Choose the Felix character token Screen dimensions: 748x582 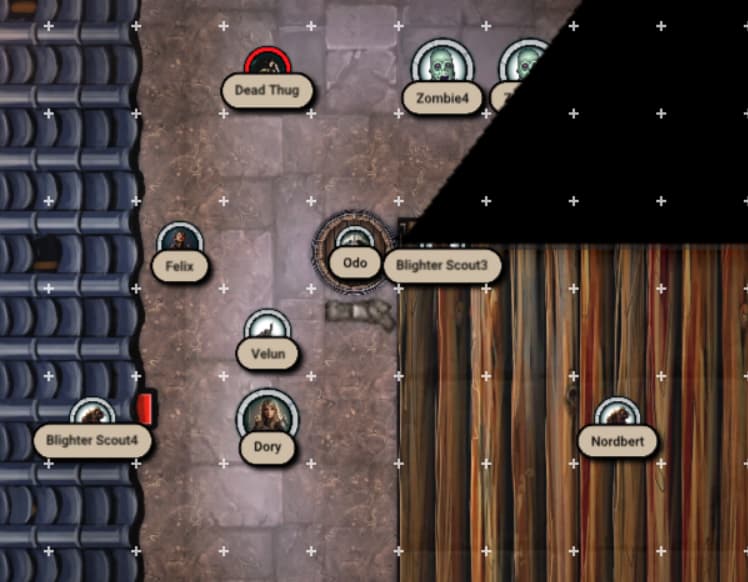click(180, 243)
